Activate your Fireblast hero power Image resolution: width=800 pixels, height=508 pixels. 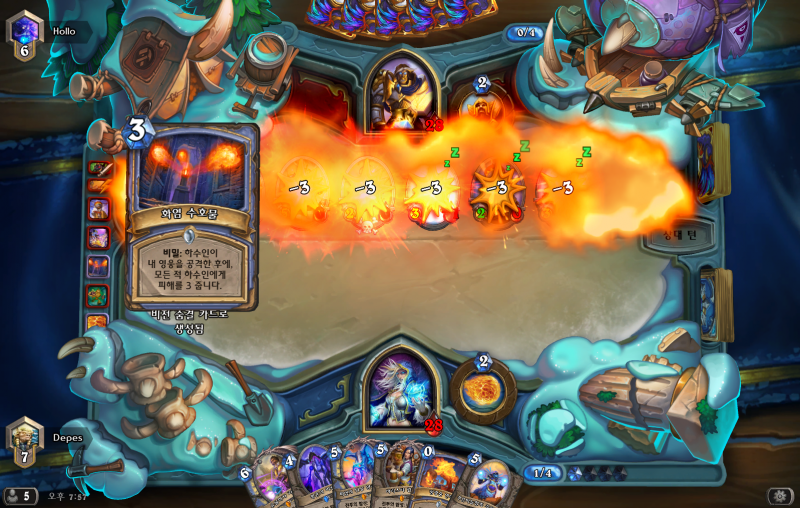[483, 390]
